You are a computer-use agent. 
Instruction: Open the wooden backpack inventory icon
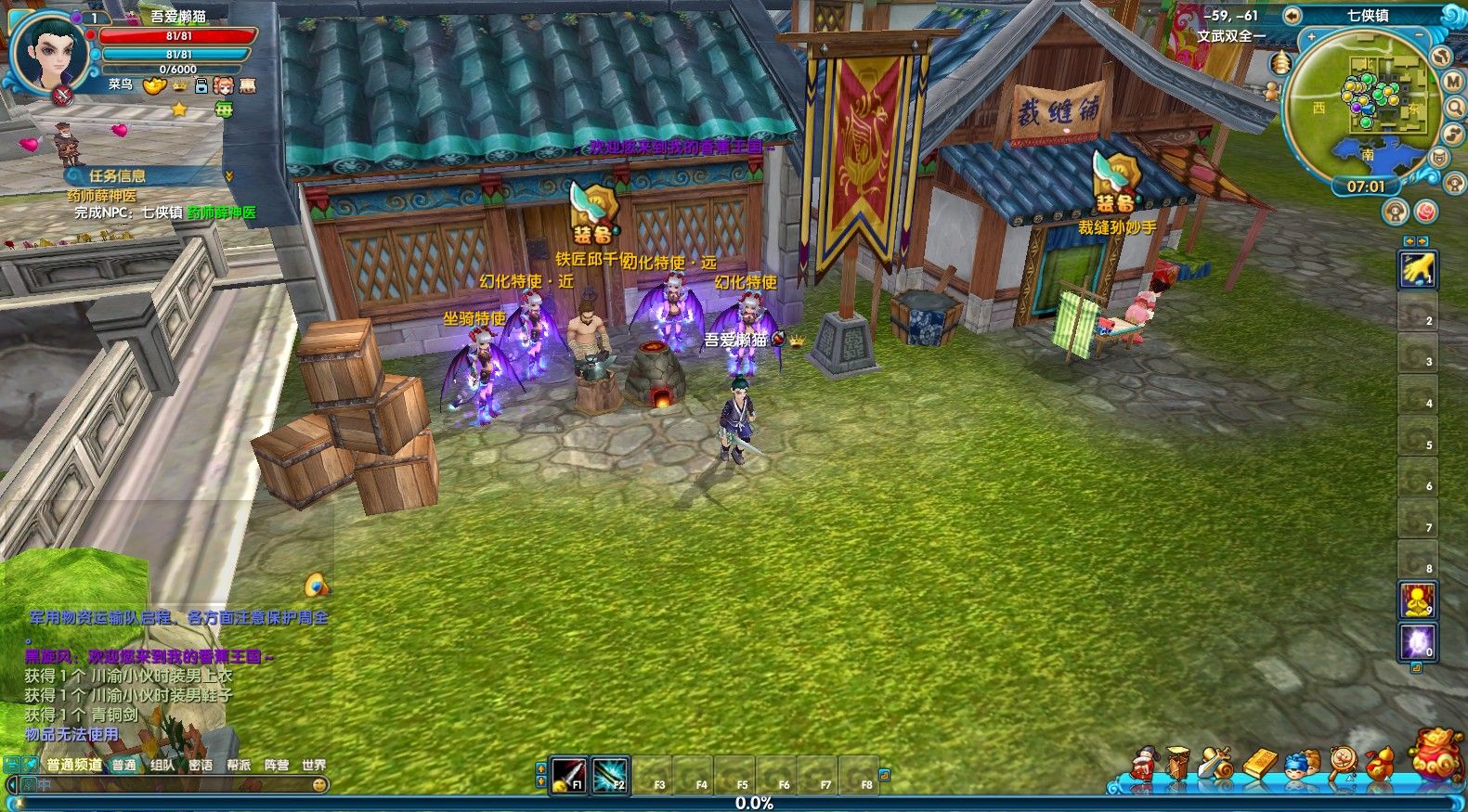coord(1179,762)
